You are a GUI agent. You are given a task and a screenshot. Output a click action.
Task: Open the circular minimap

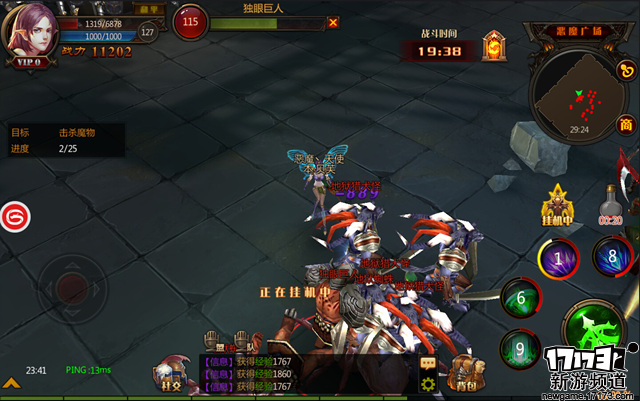(x=578, y=94)
